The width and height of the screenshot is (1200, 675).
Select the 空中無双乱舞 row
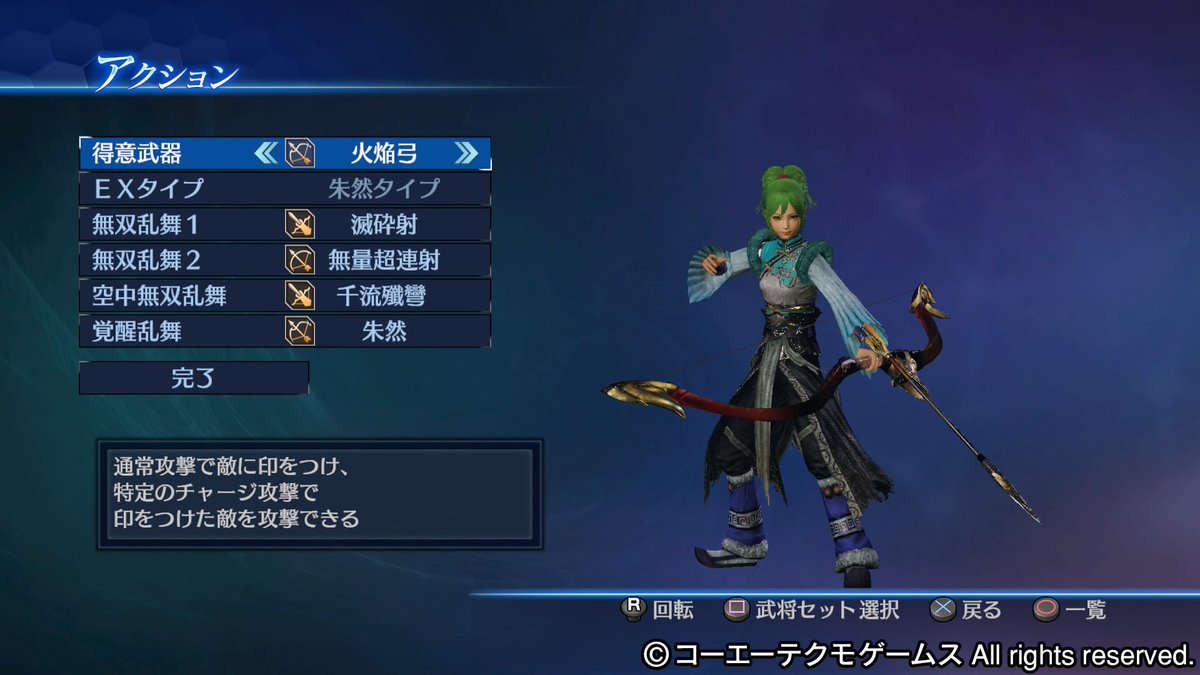tap(285, 296)
